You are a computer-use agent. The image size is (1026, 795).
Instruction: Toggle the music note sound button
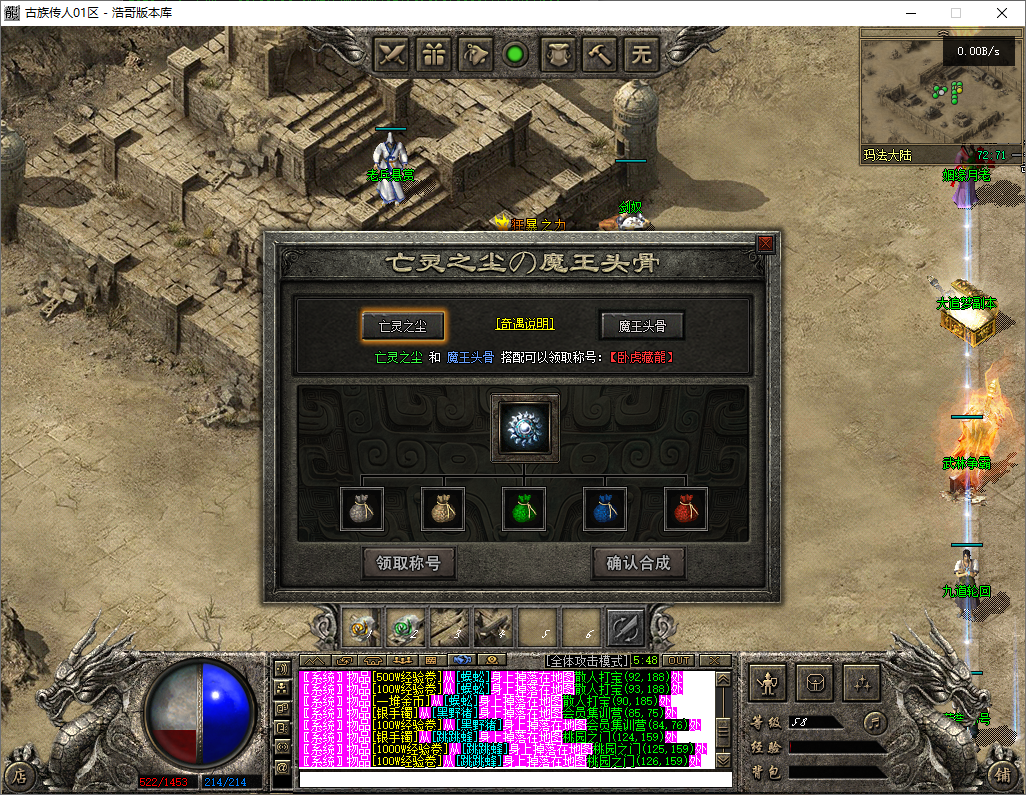(x=875, y=721)
